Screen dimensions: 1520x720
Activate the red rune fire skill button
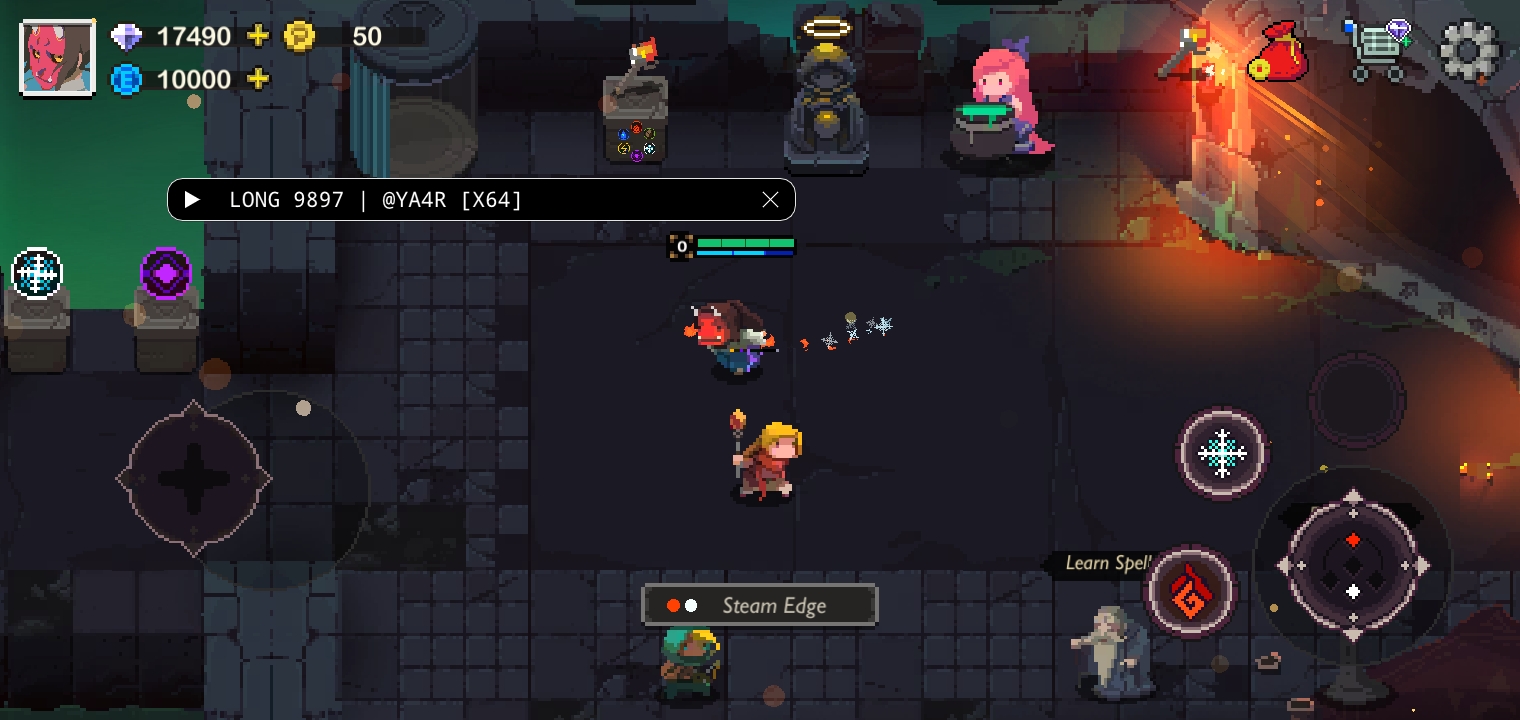pyautogui.click(x=1190, y=591)
